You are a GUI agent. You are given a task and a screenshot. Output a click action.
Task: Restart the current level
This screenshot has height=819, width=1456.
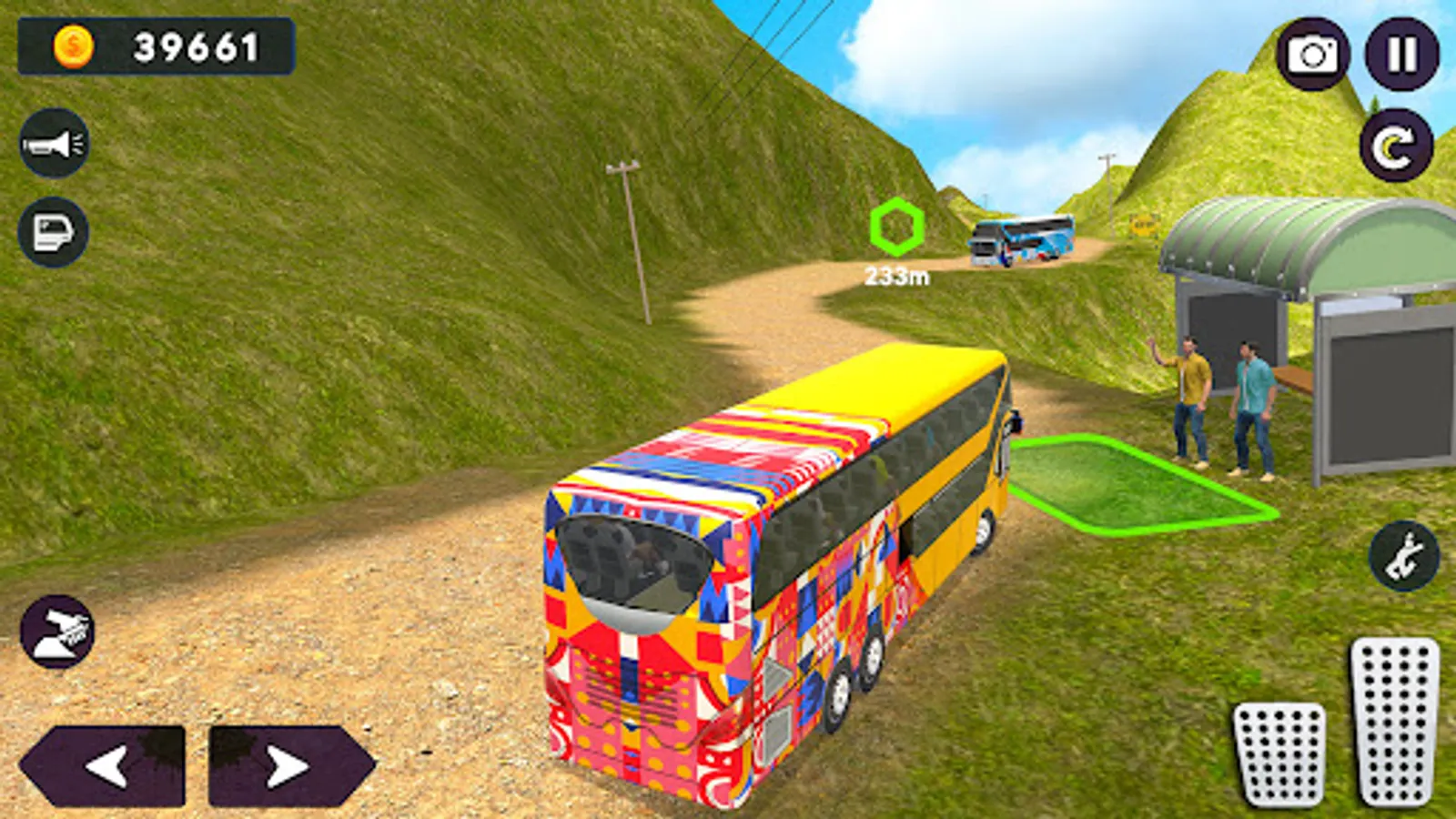1399,144
